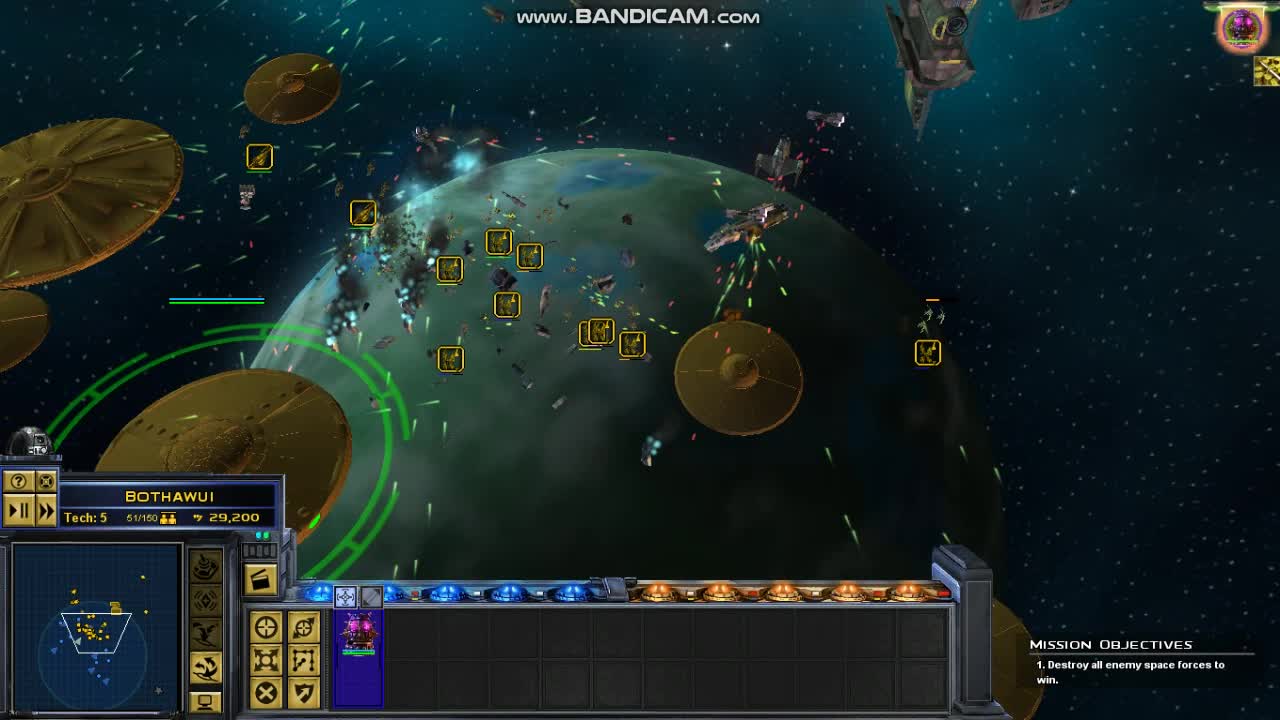Activate the cinematic camera clapperboard icon
Viewport: 1280px width, 720px height.
tap(260, 577)
